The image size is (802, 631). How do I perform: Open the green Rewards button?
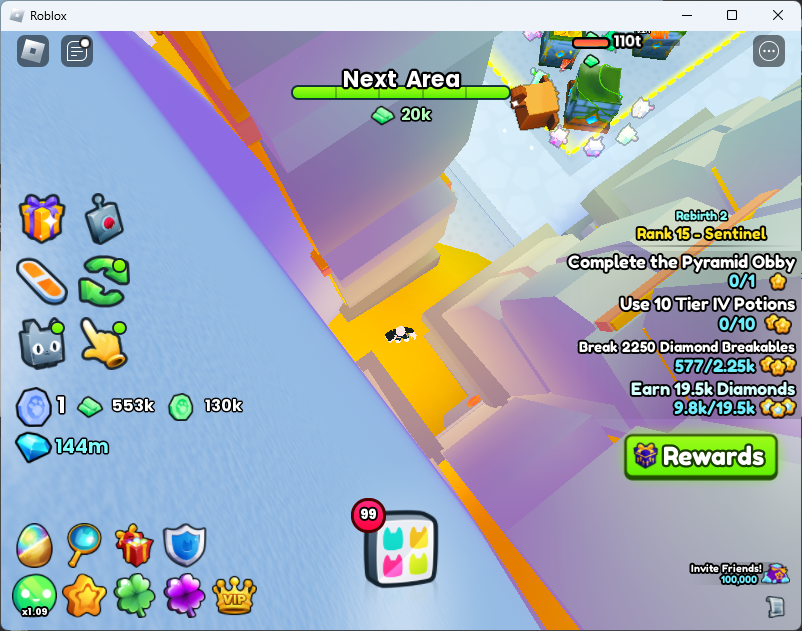pyautogui.click(x=700, y=457)
